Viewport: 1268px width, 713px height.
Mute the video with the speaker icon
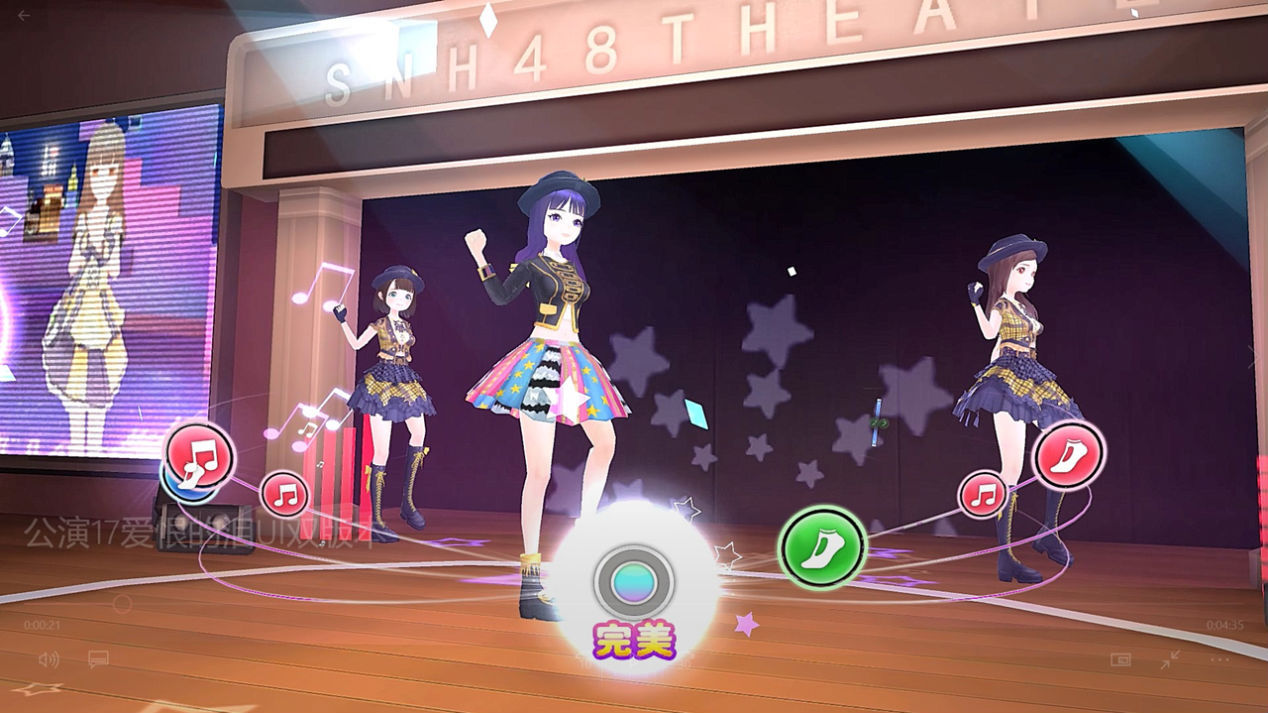point(48,659)
